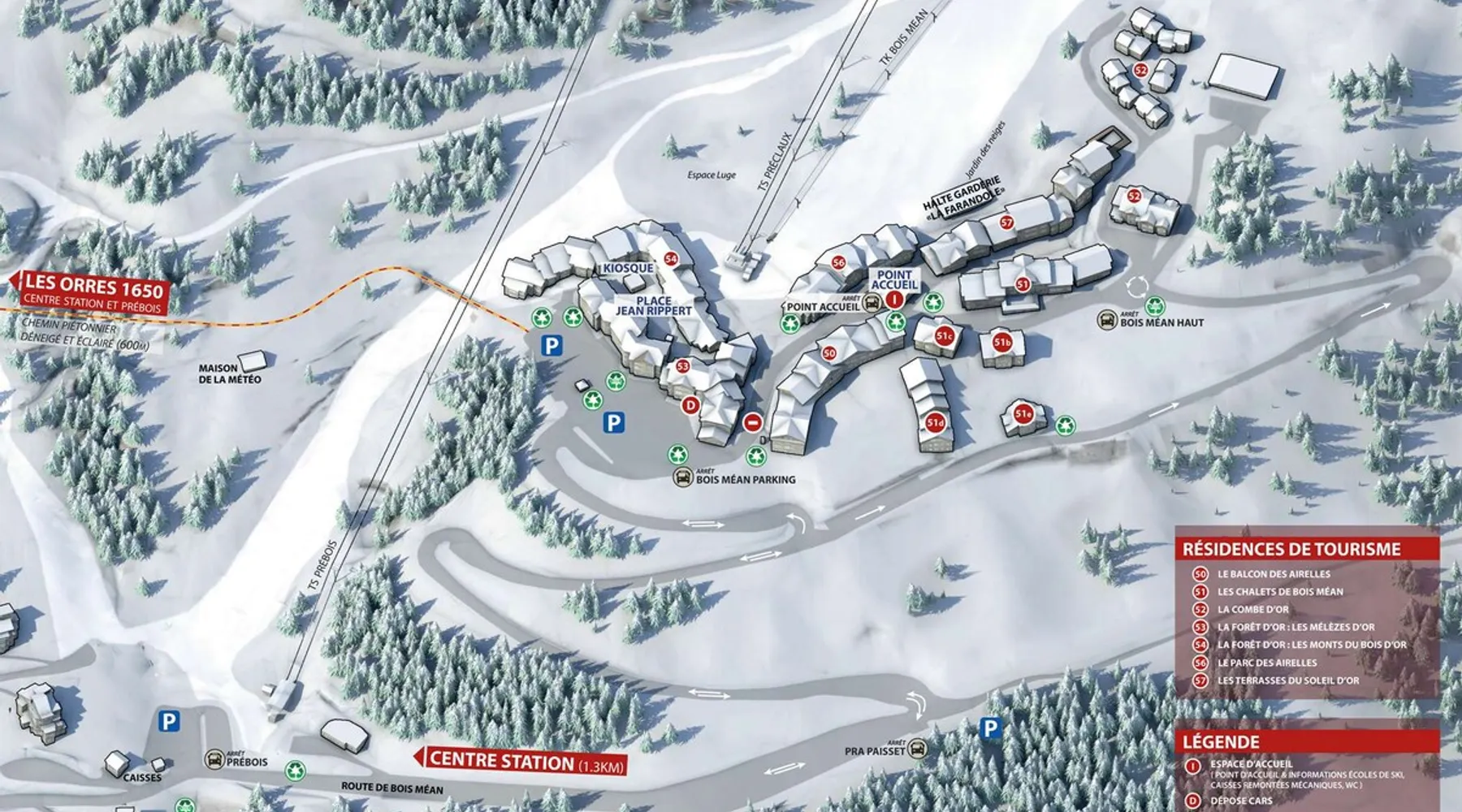Select residence marker 51e on the map
Image resolution: width=1462 pixels, height=812 pixels.
pyautogui.click(x=1023, y=414)
